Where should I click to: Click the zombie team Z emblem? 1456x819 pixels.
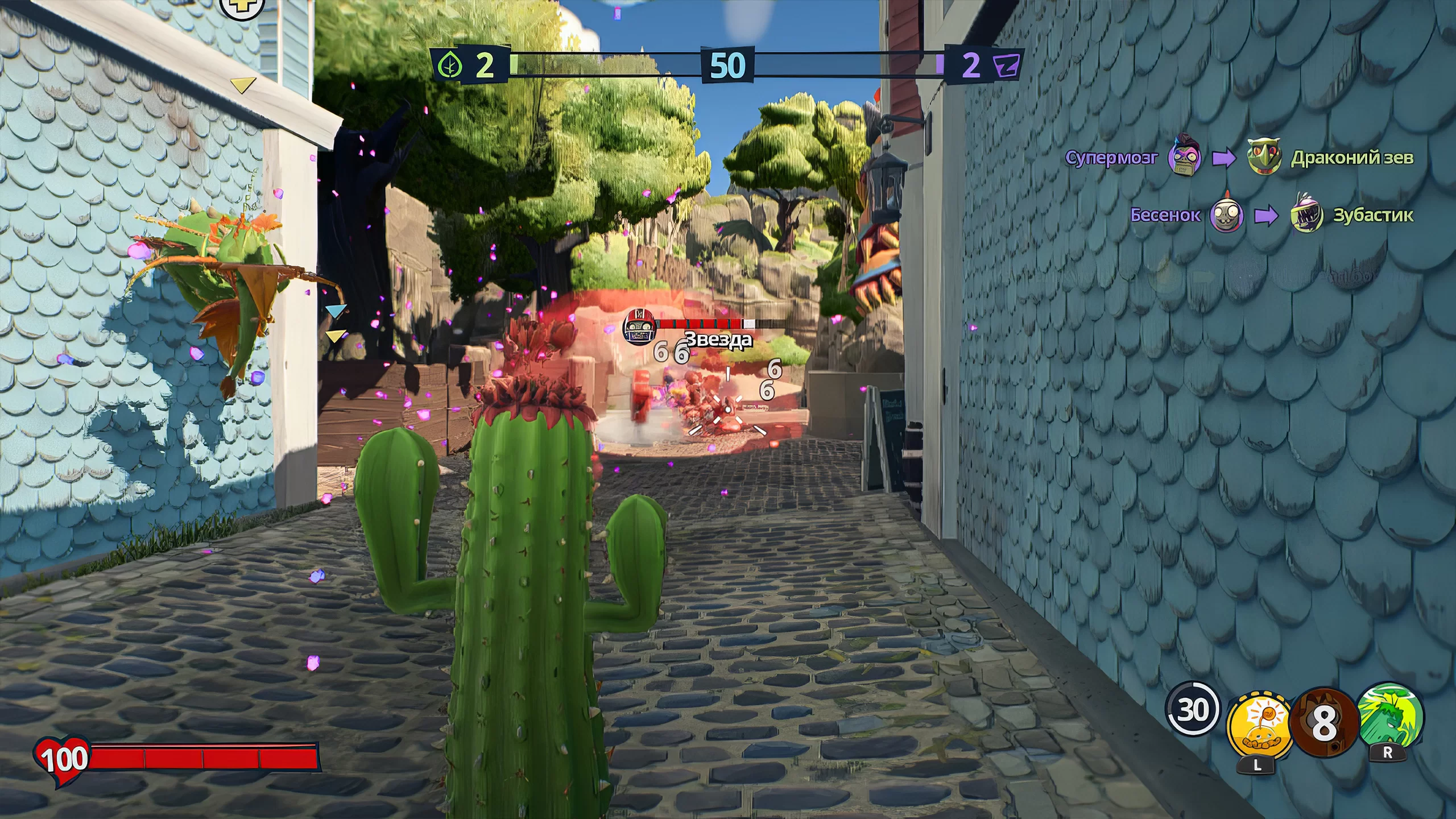click(x=1008, y=65)
